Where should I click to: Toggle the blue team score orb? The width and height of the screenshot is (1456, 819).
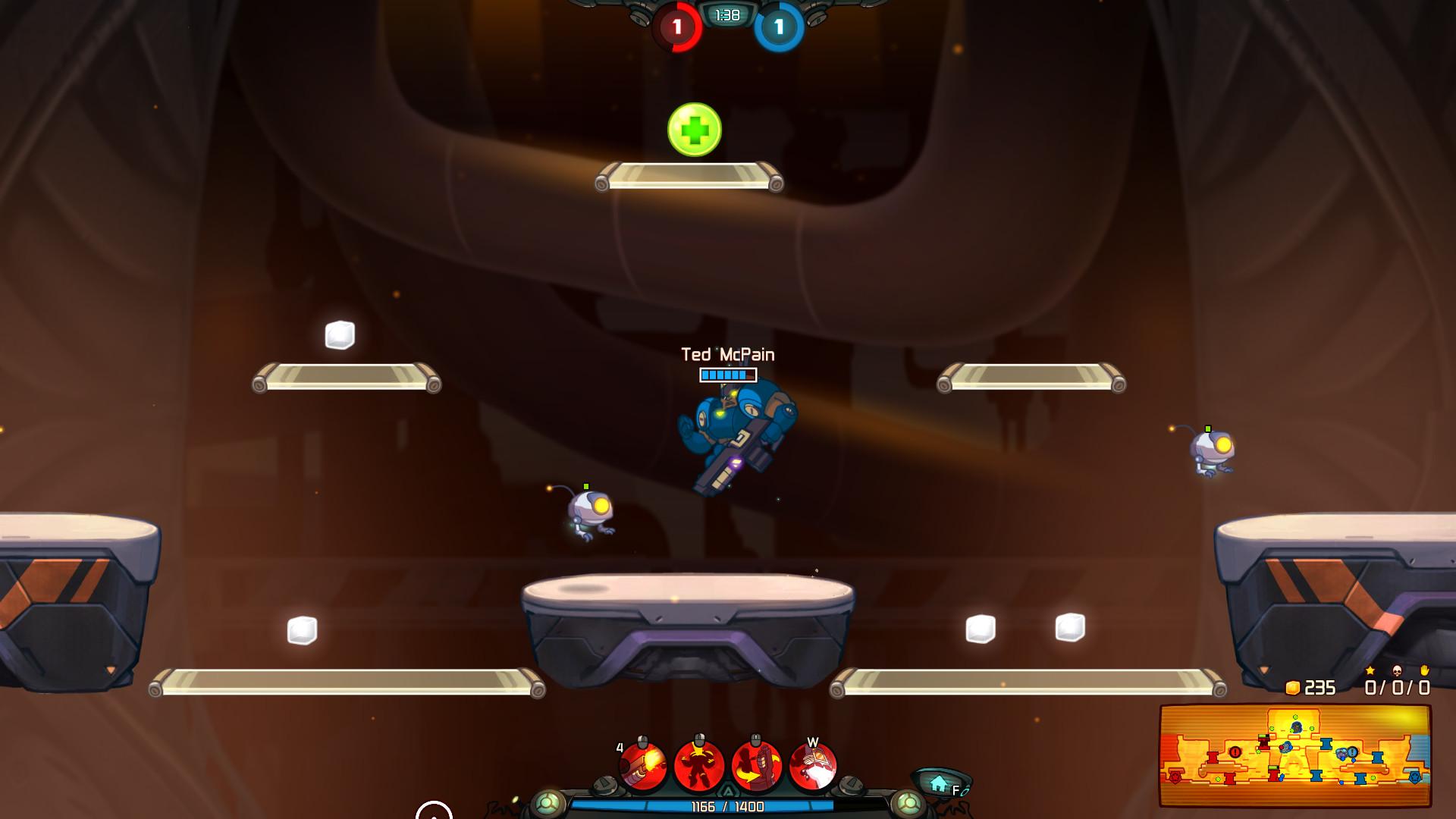click(777, 26)
